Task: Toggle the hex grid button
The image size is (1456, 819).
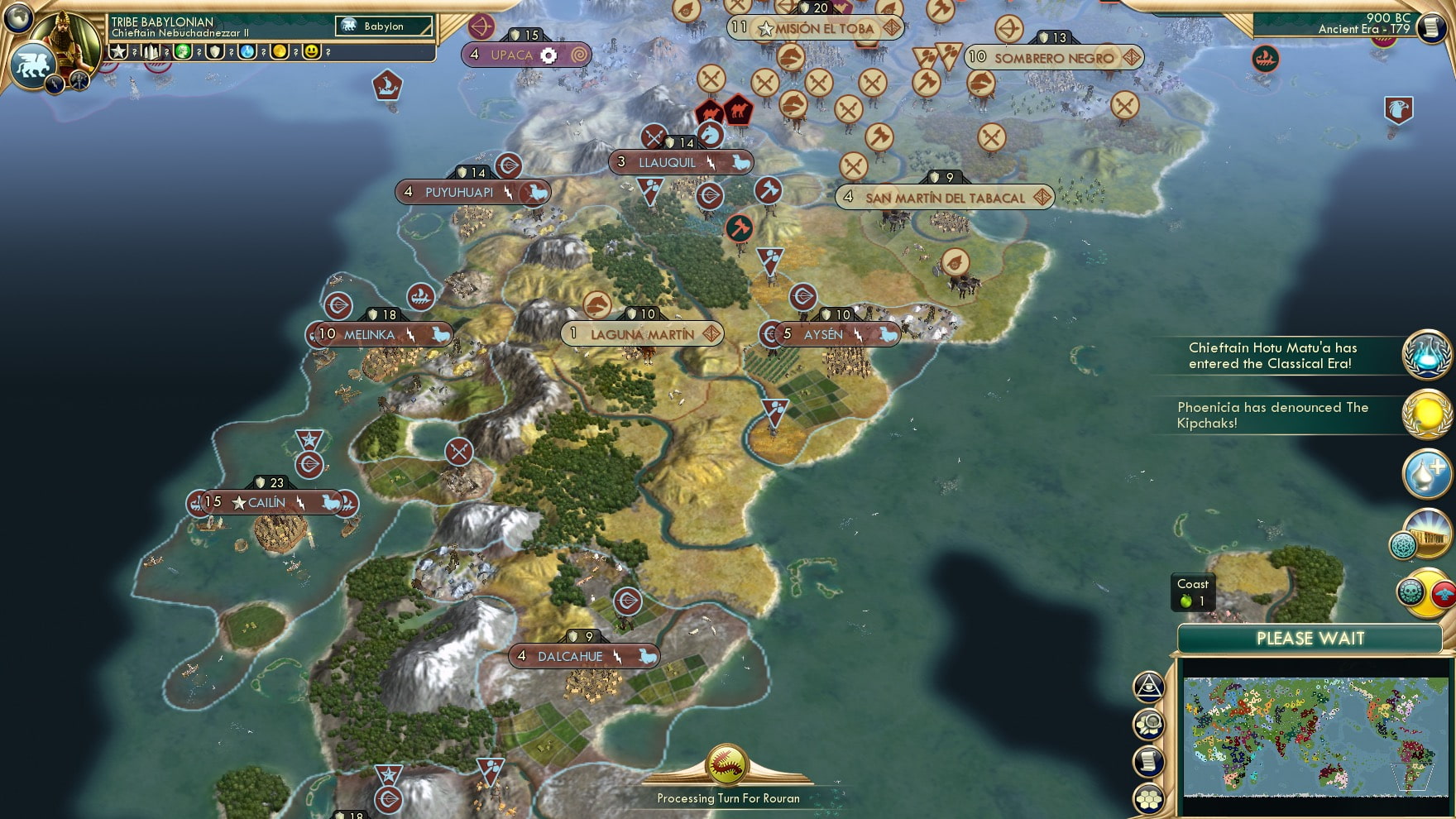Action: point(1148,798)
